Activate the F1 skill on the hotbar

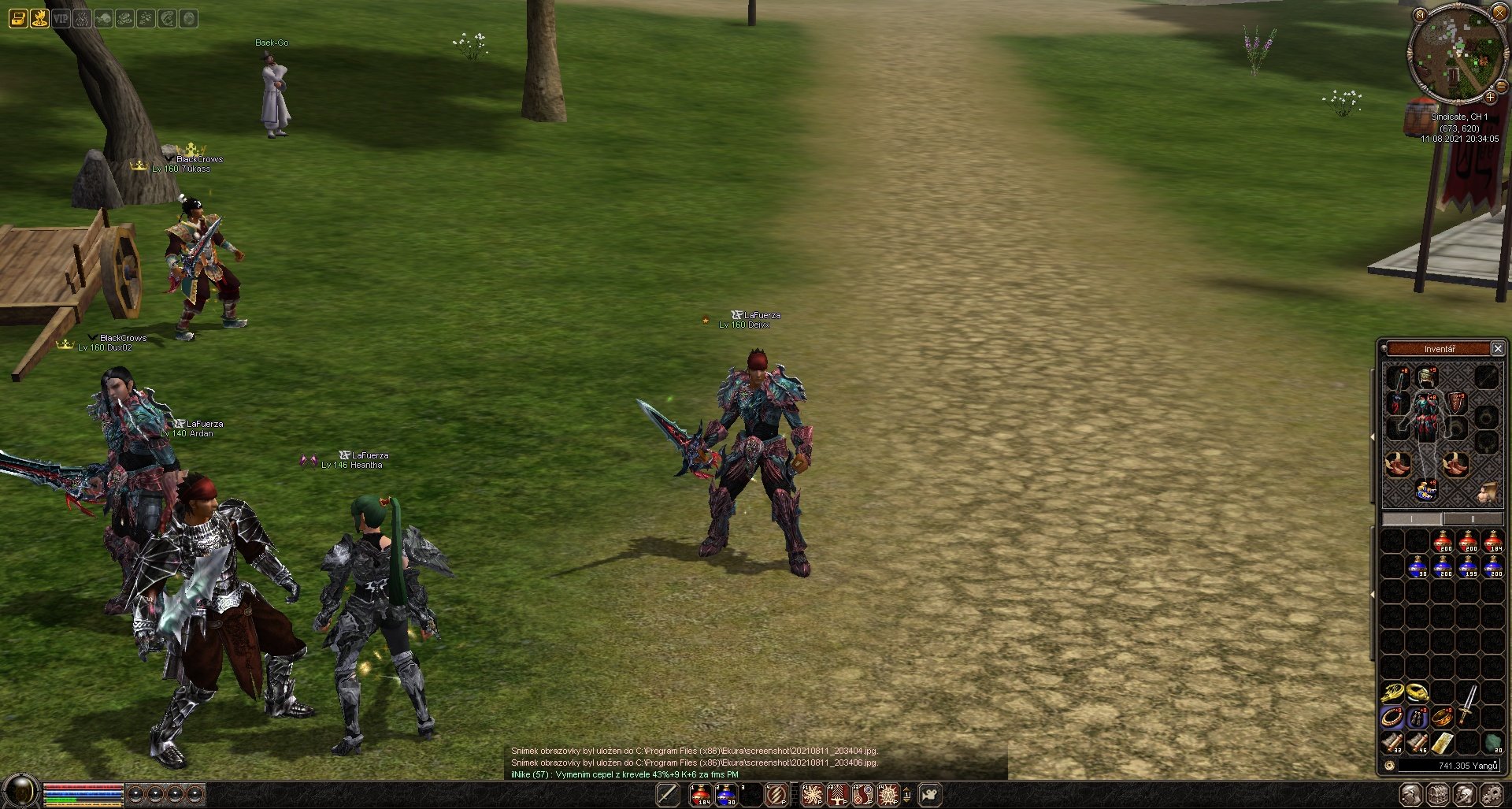[812, 795]
